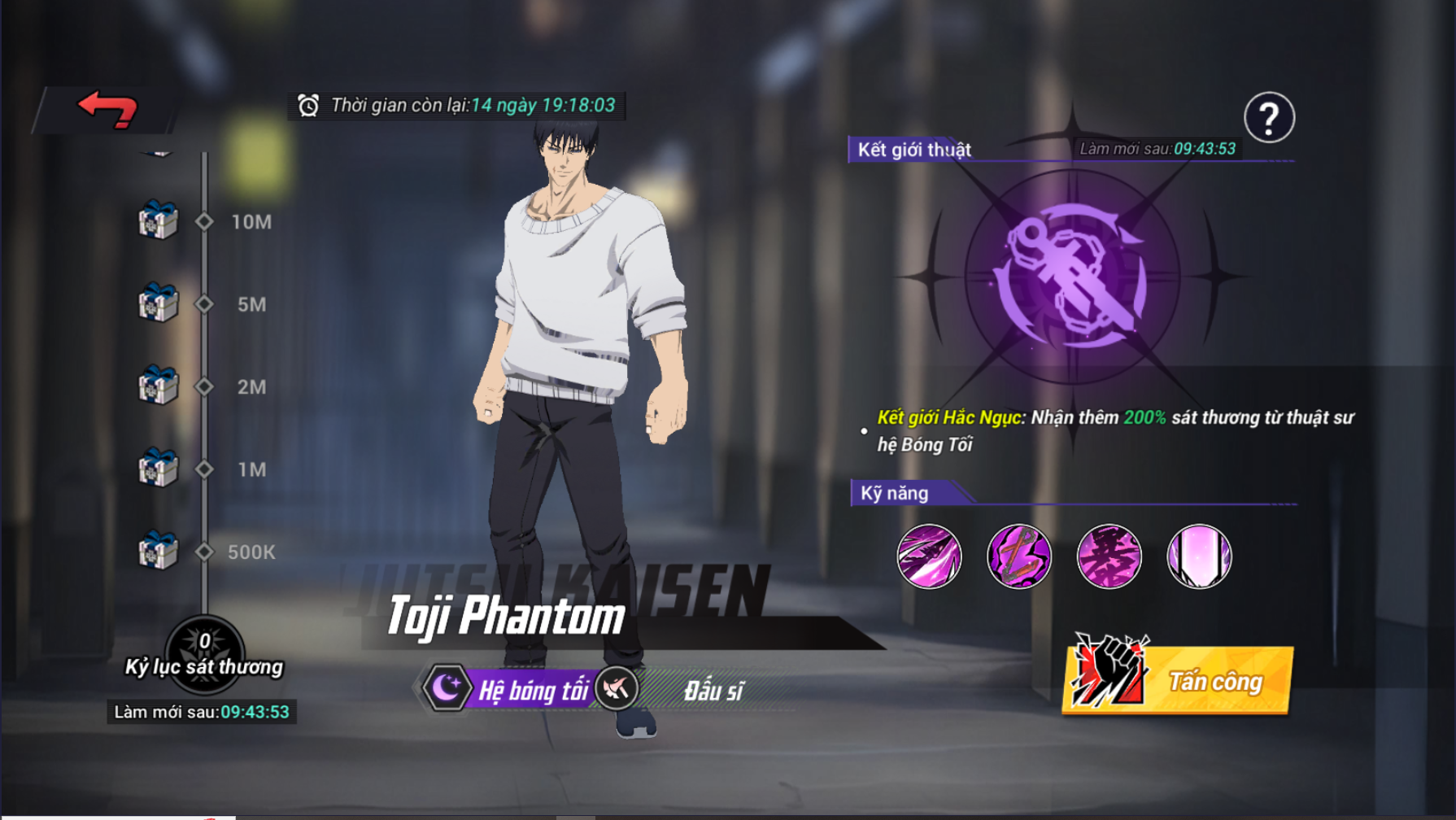The height and width of the screenshot is (820, 1456).
Task: Open the 500K damage reward gift box
Action: (158, 552)
